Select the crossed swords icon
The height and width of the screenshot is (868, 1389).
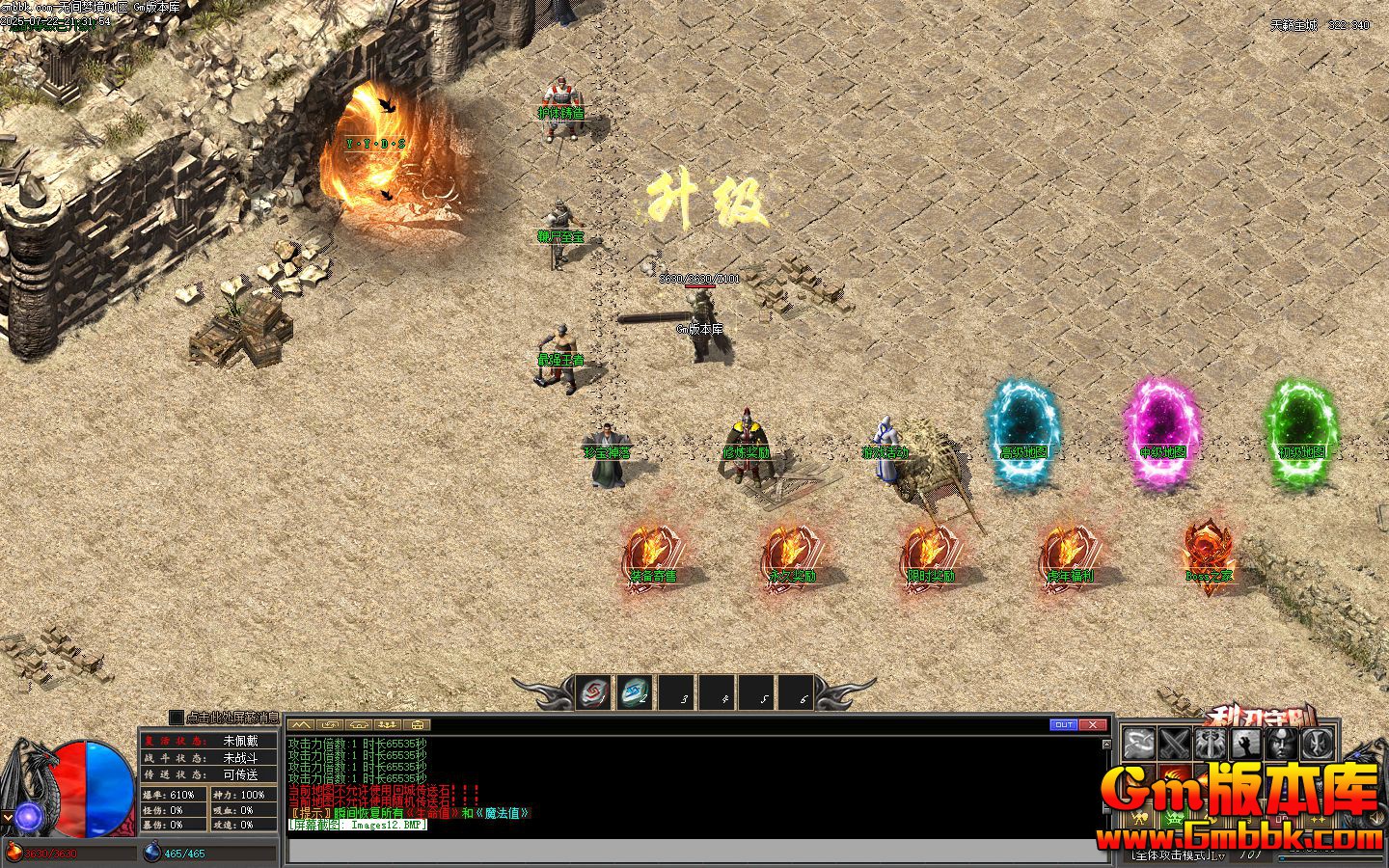click(x=1174, y=744)
